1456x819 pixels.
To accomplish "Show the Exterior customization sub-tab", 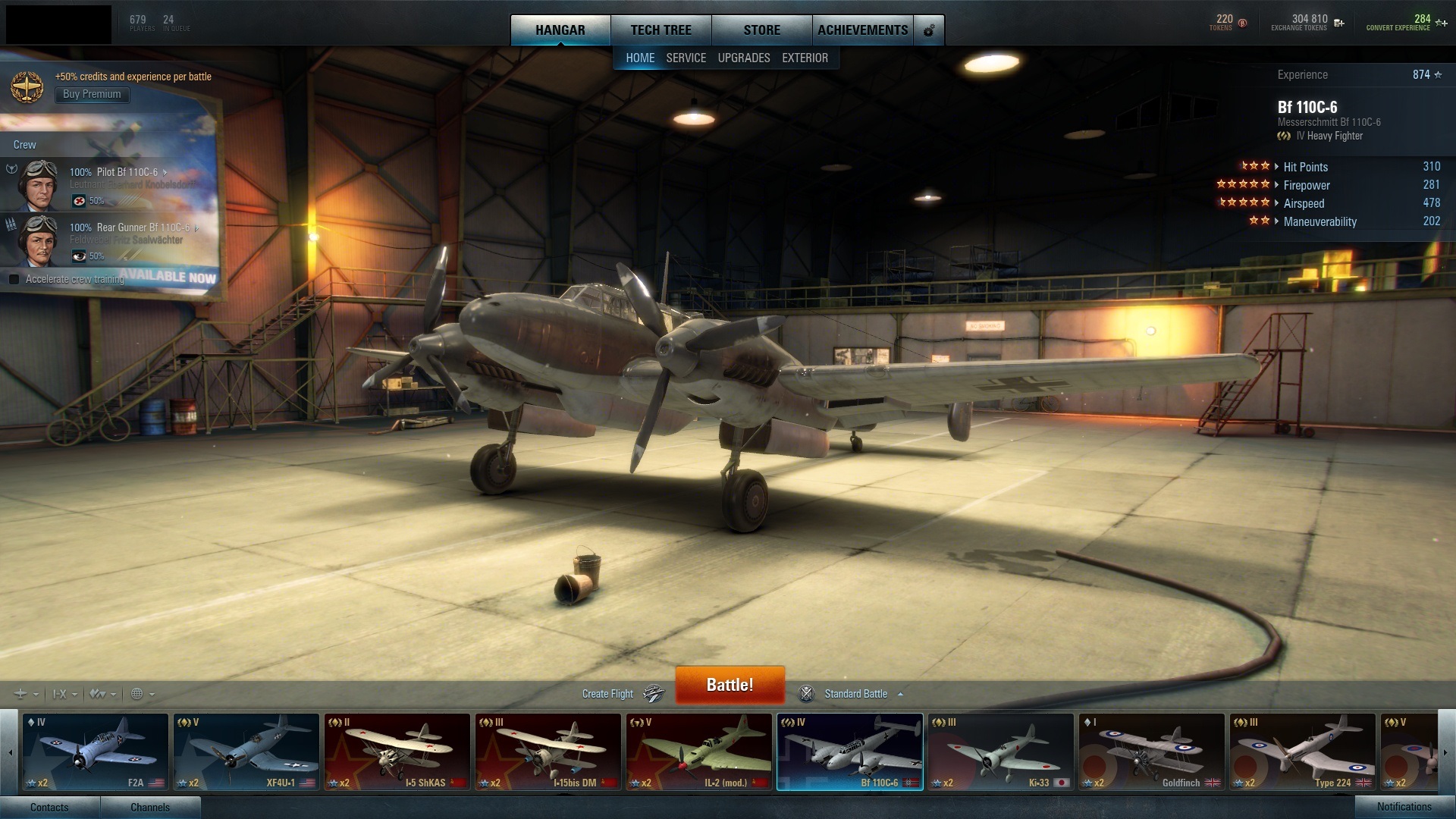I will tap(805, 58).
